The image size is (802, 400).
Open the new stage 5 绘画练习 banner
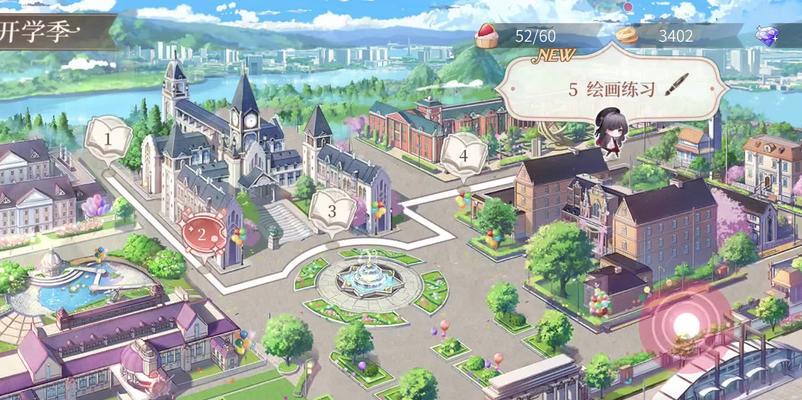(612, 88)
